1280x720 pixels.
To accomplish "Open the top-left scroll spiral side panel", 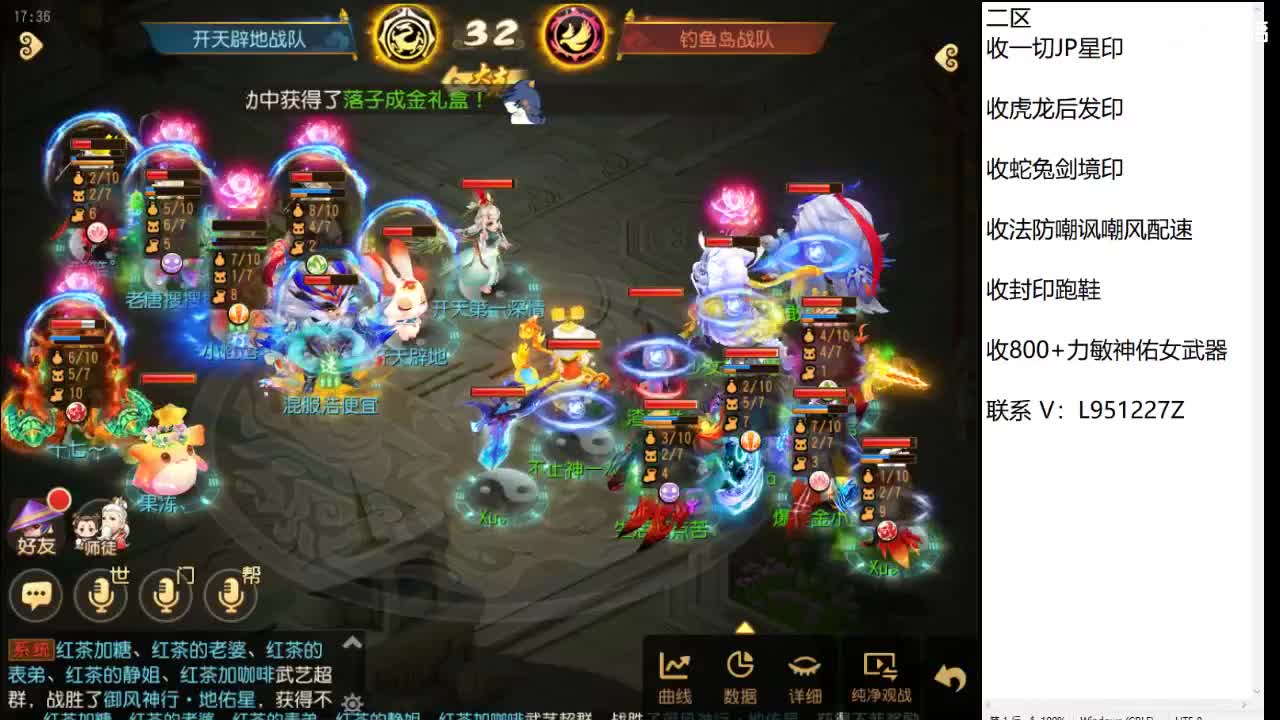I will pyautogui.click(x=30, y=47).
